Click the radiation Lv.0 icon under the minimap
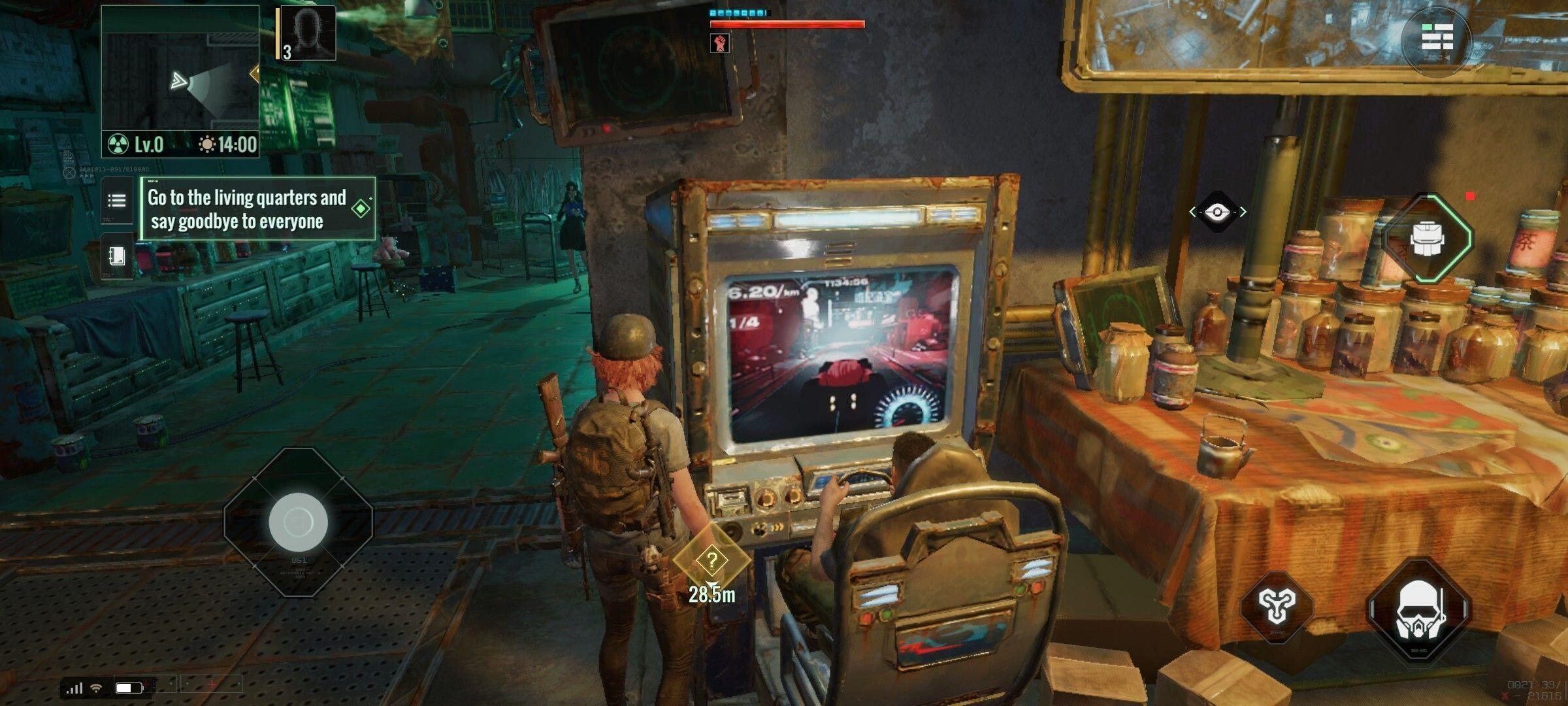Image resolution: width=1568 pixels, height=706 pixels. (x=118, y=144)
